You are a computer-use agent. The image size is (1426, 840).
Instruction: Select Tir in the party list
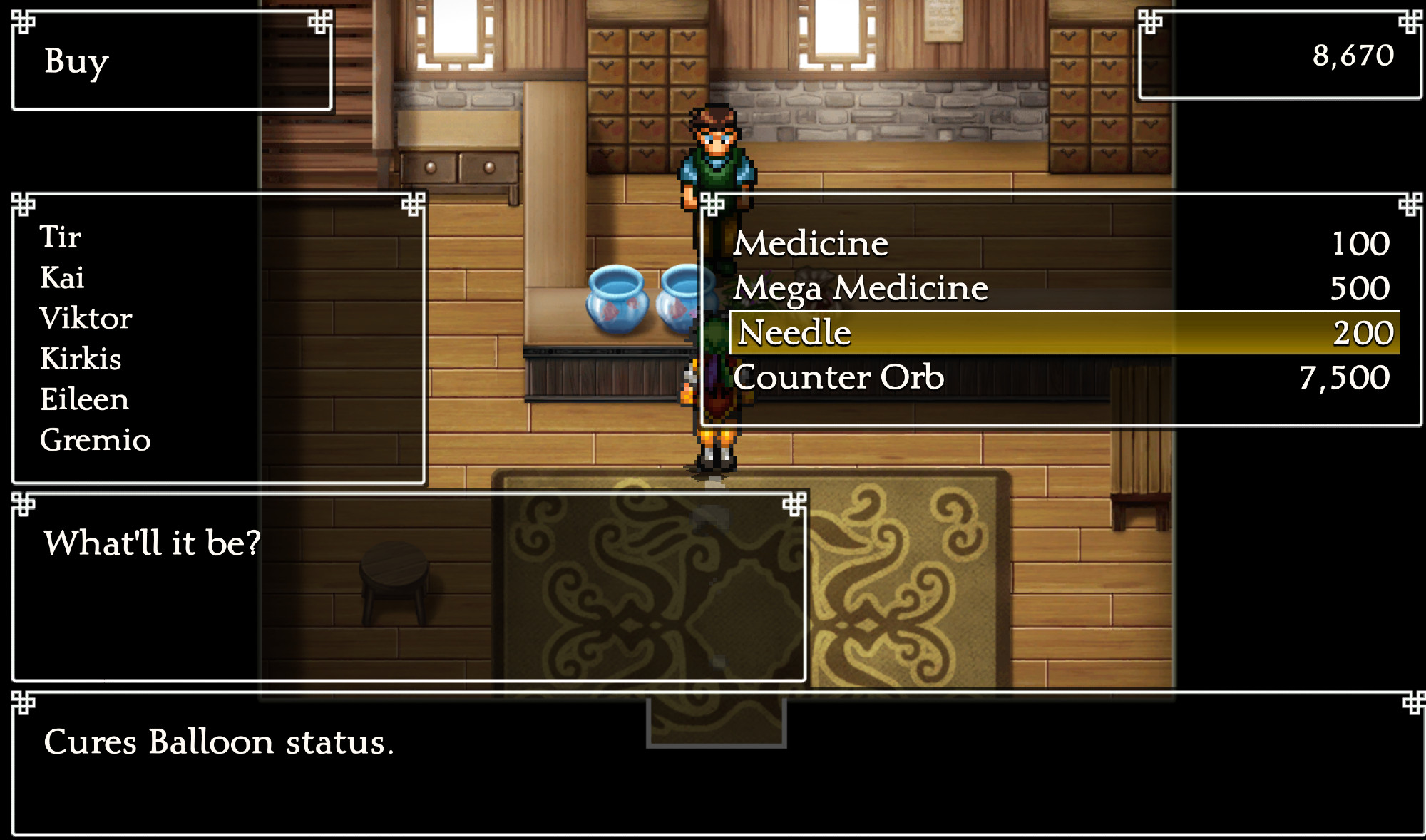point(60,237)
